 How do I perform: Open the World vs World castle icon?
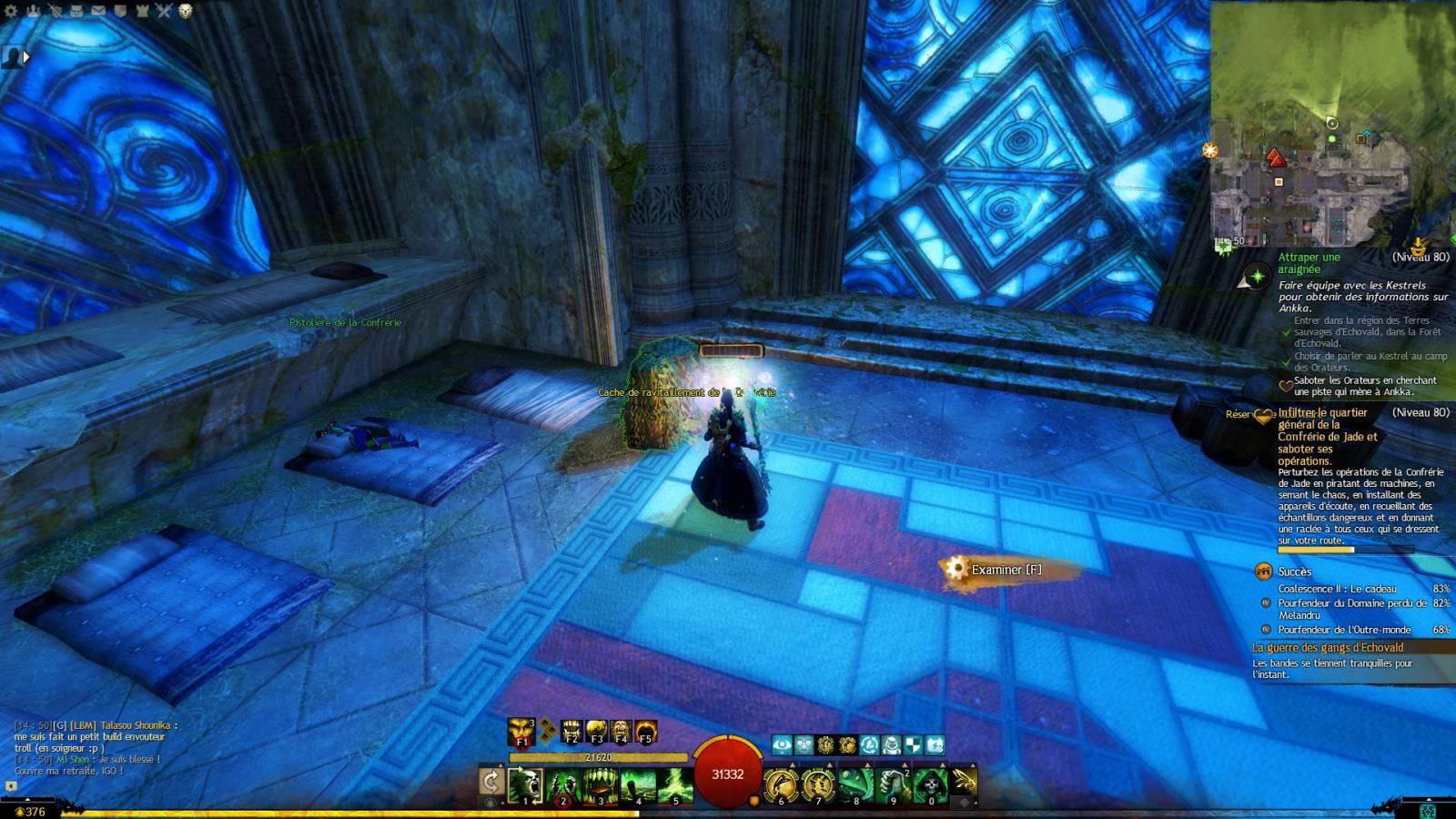[x=142, y=11]
